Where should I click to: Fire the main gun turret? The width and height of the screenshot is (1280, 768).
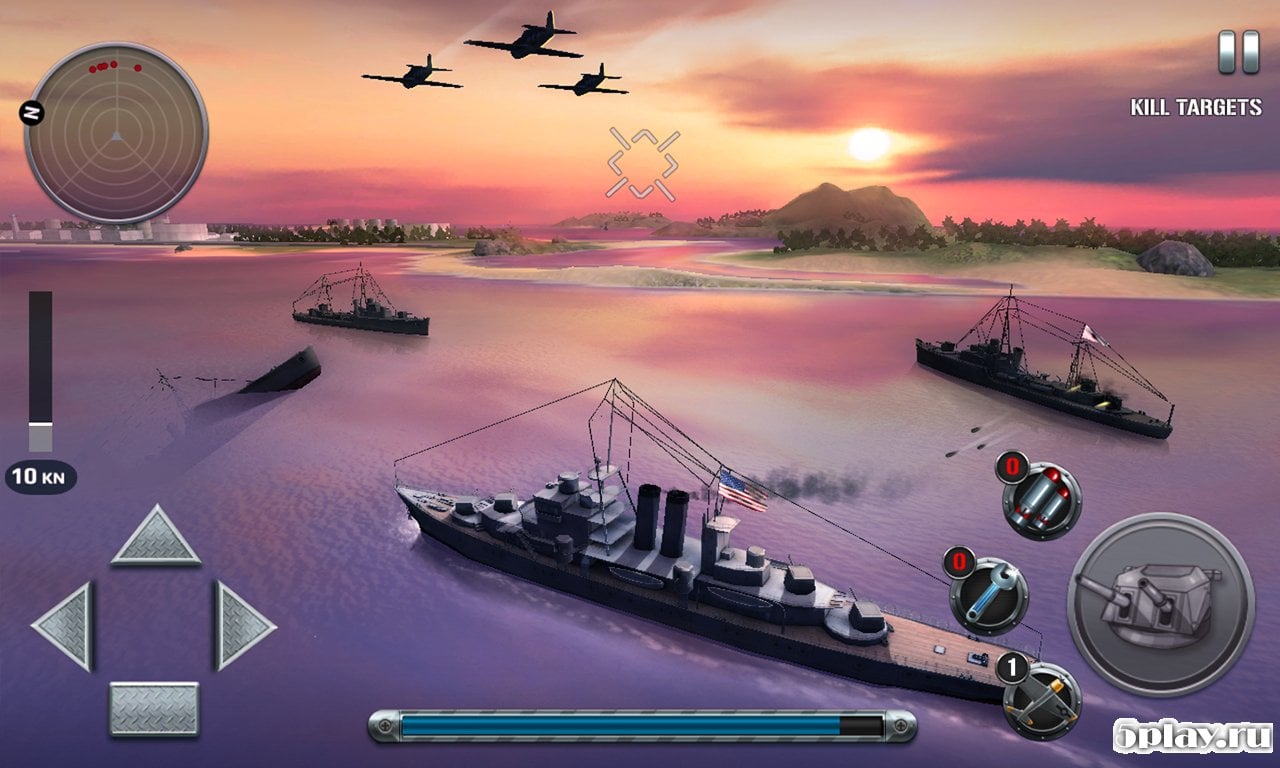(x=1160, y=603)
